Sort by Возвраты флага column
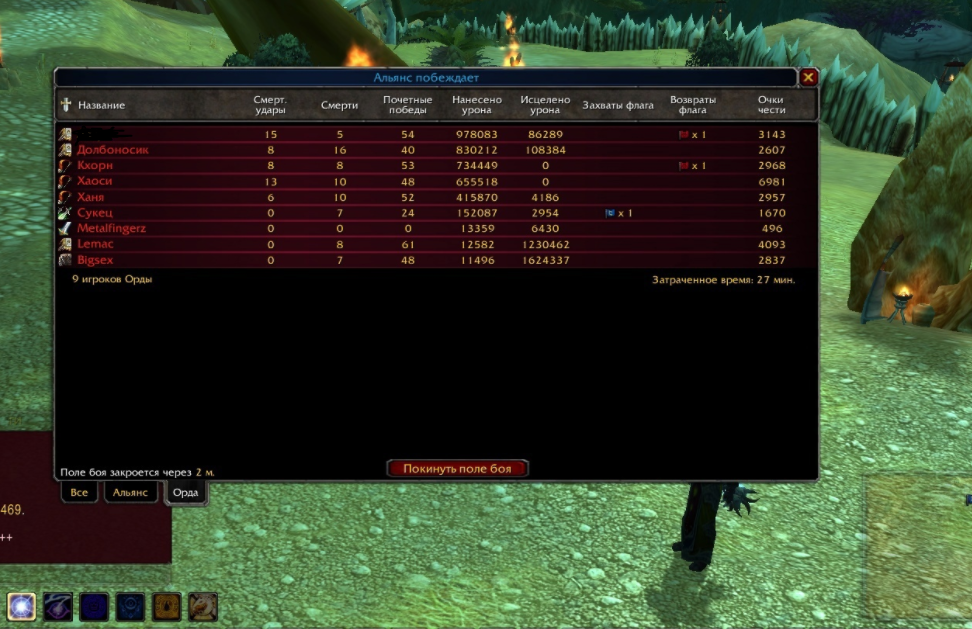 tap(693, 105)
